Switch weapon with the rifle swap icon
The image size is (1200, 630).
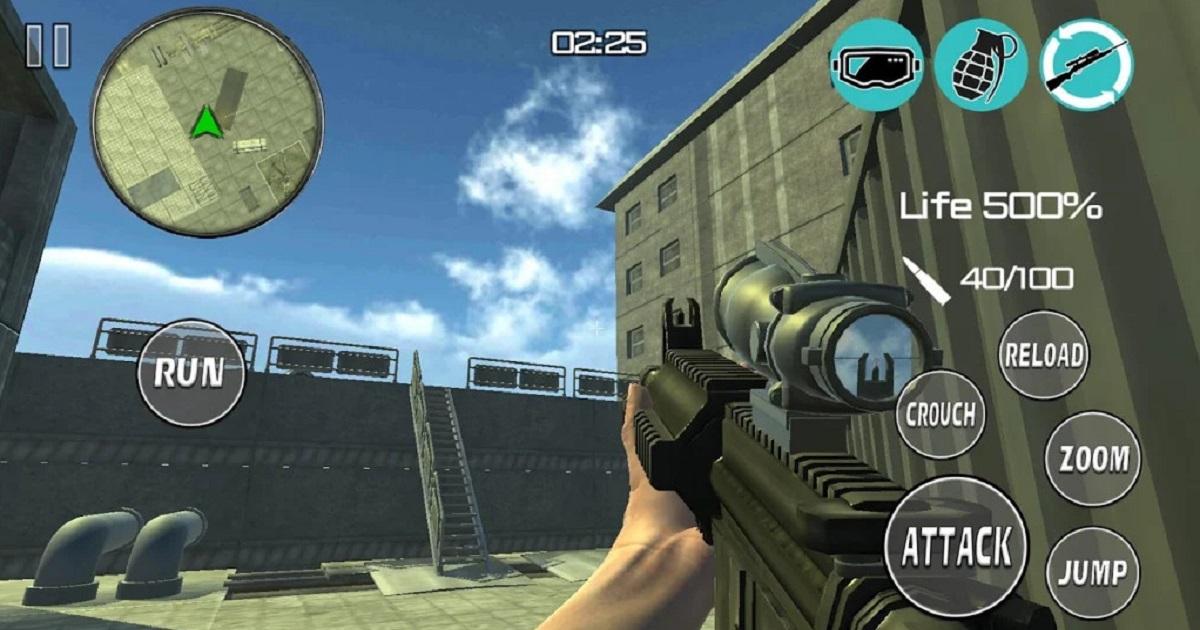click(x=1087, y=64)
